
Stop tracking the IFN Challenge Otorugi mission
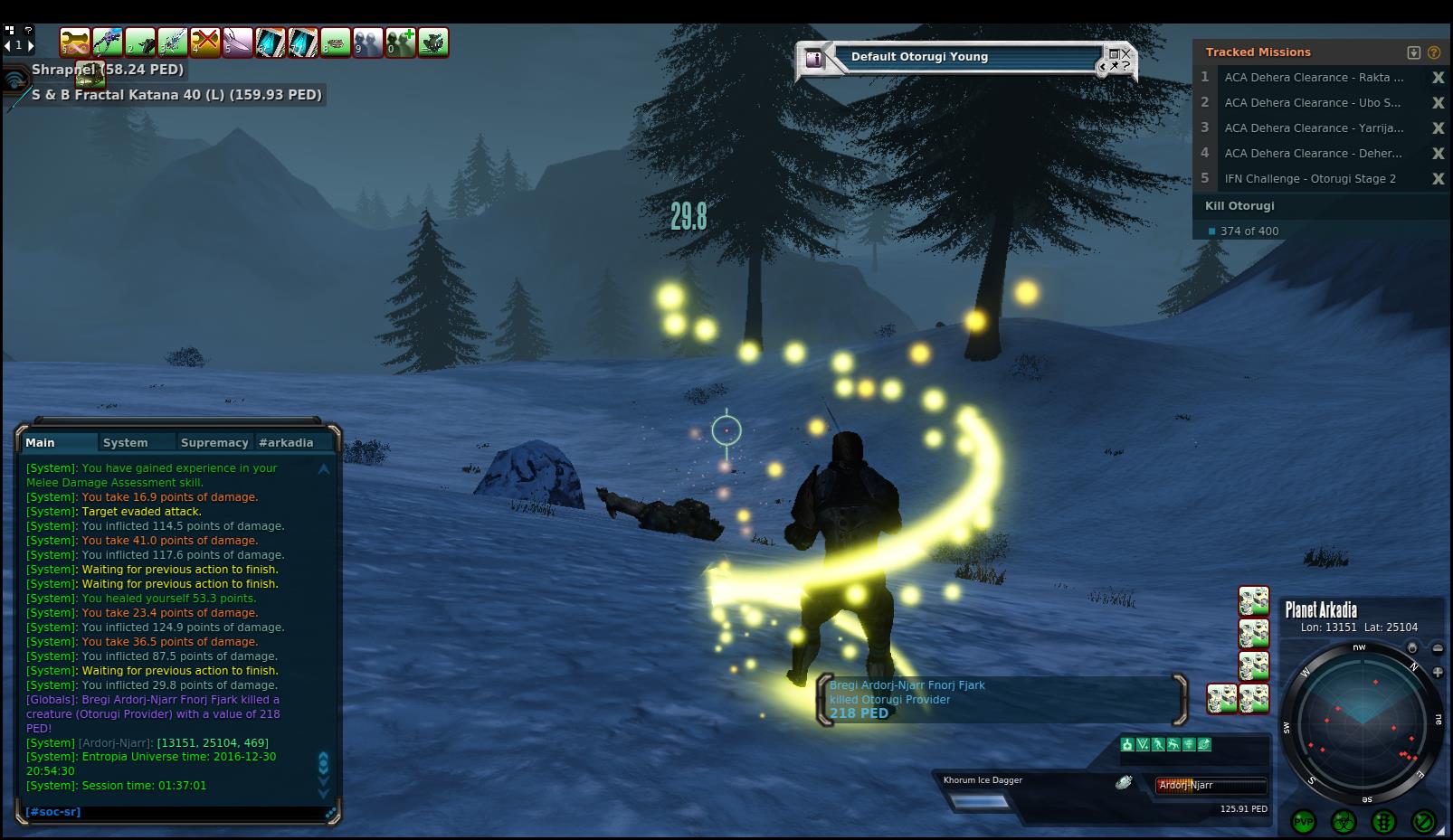[x=1438, y=179]
